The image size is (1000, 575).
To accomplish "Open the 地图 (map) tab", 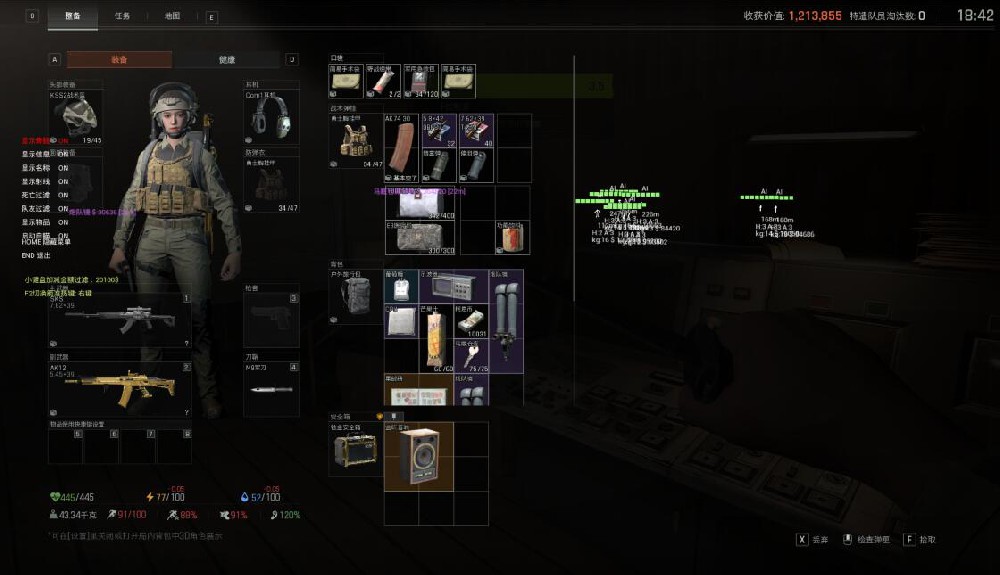I will (172, 16).
